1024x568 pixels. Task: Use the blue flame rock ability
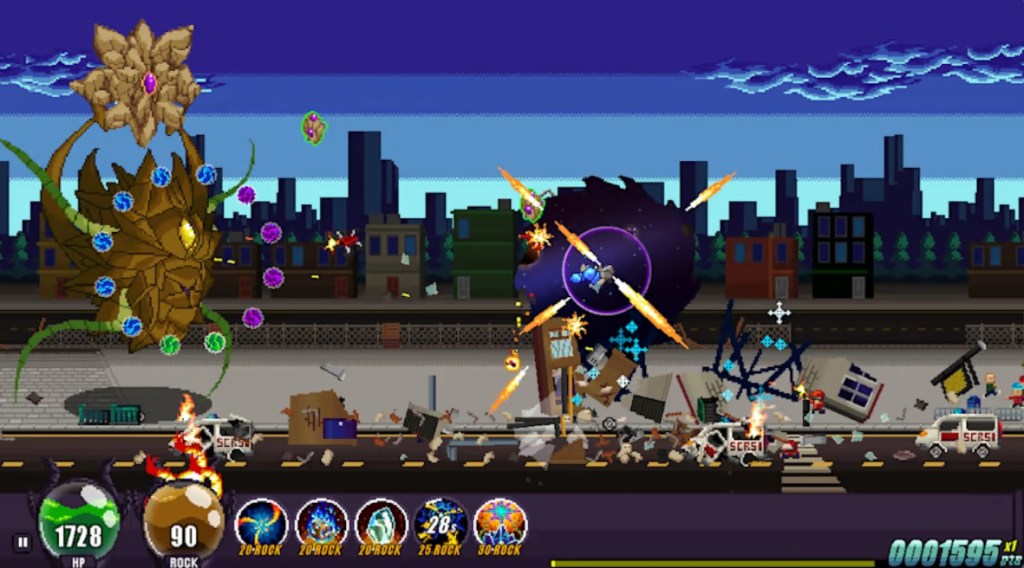pos(321,523)
